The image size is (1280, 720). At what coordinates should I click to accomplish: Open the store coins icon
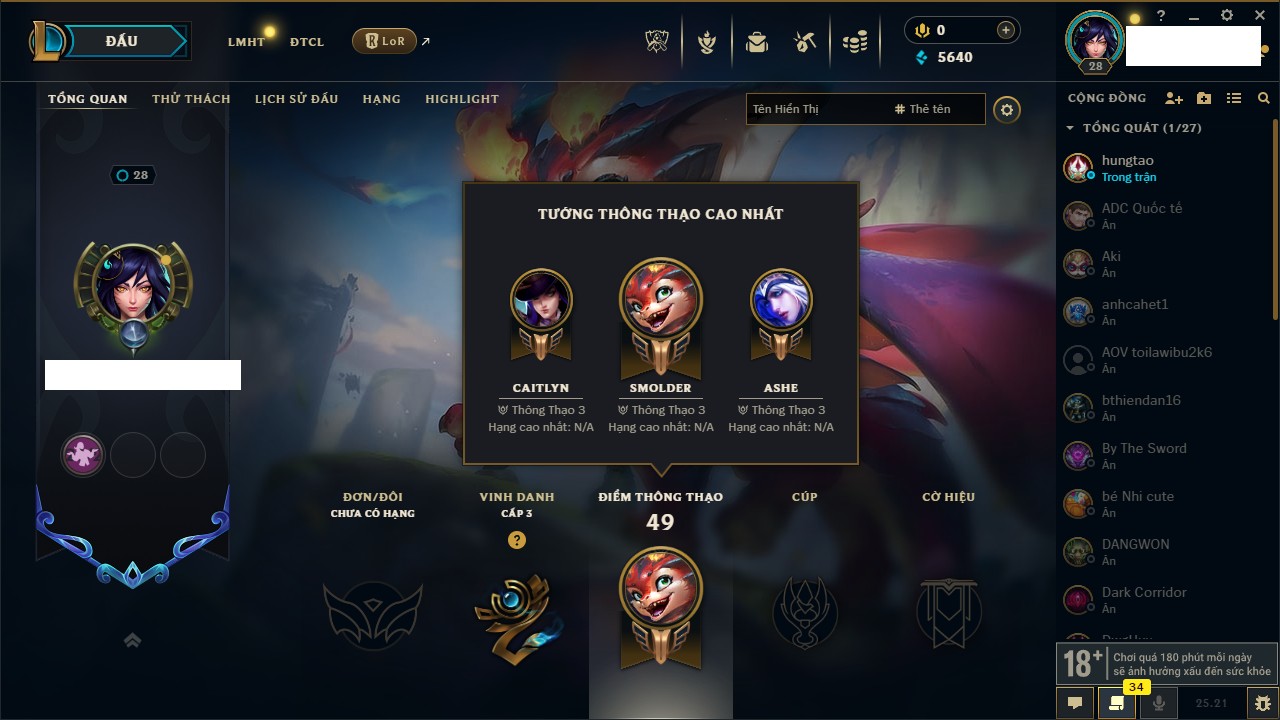[x=854, y=42]
